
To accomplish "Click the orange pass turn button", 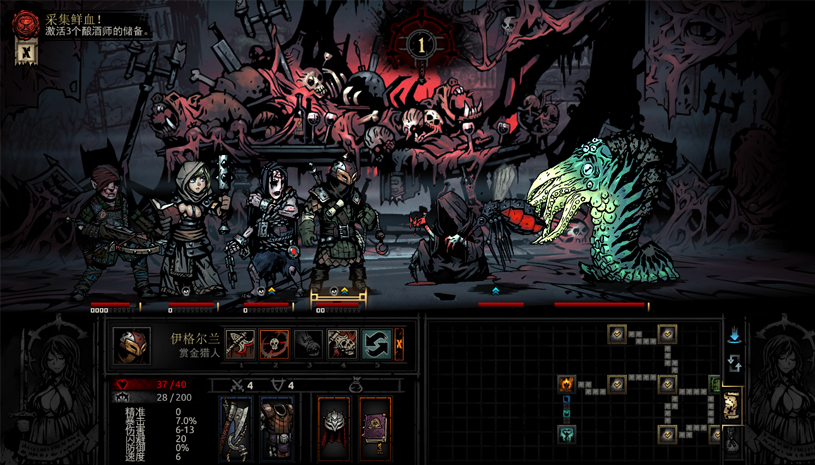I will point(399,344).
